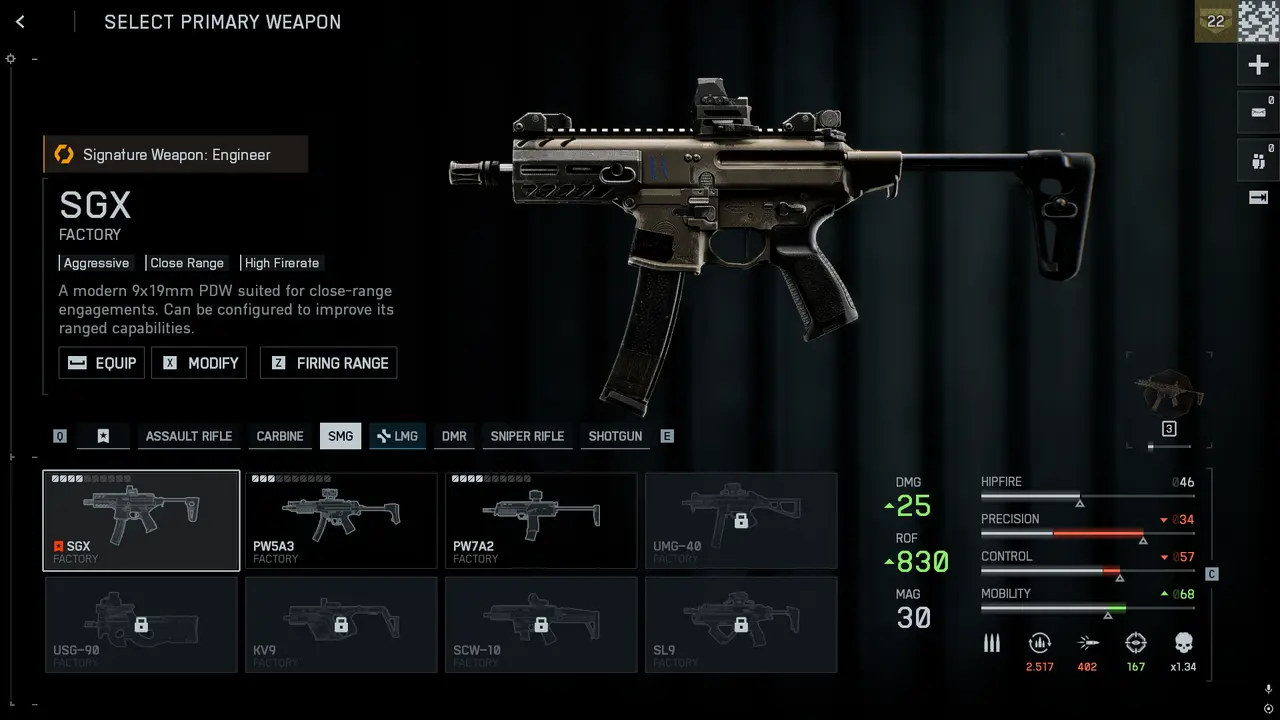Open the LMG weapon tab

tap(397, 436)
